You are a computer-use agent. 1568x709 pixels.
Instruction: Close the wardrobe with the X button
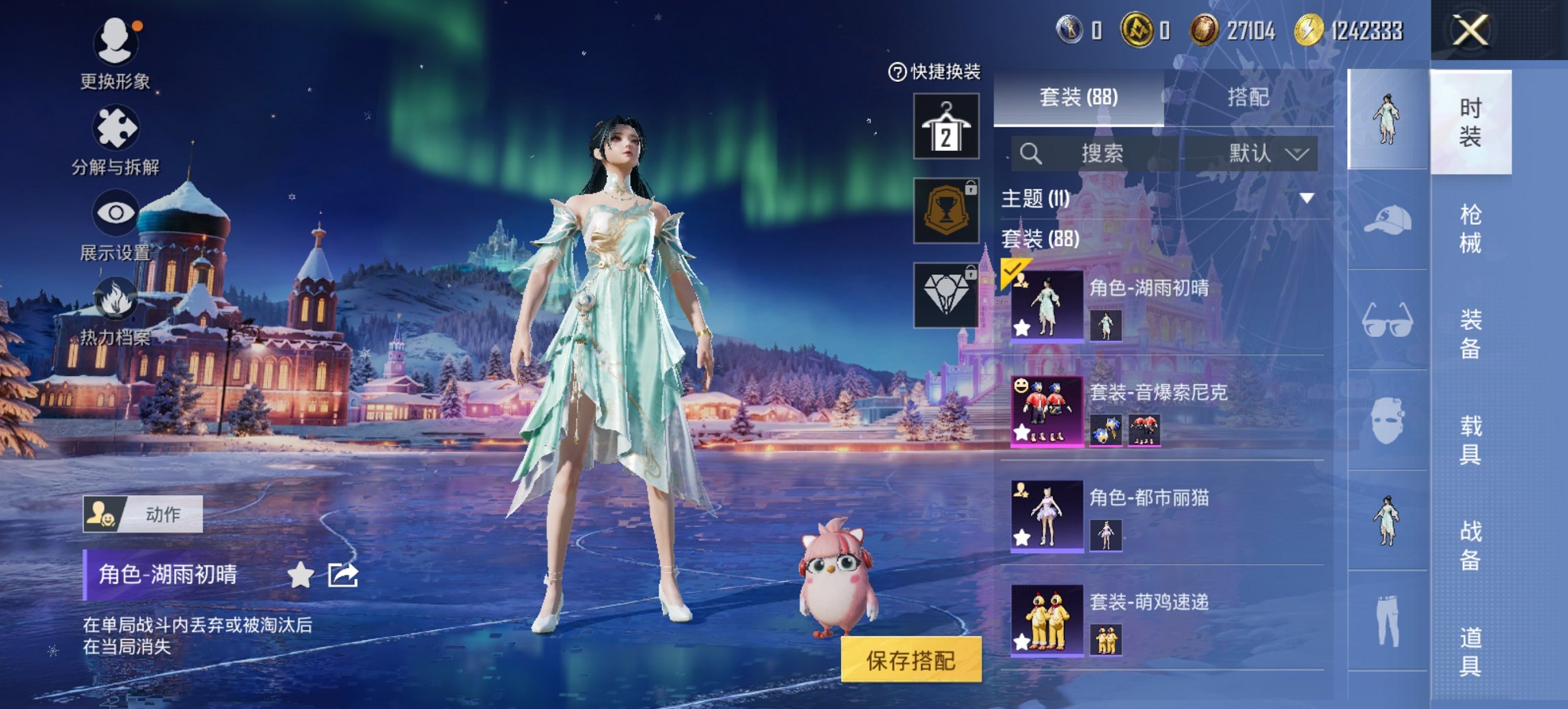(1470, 31)
